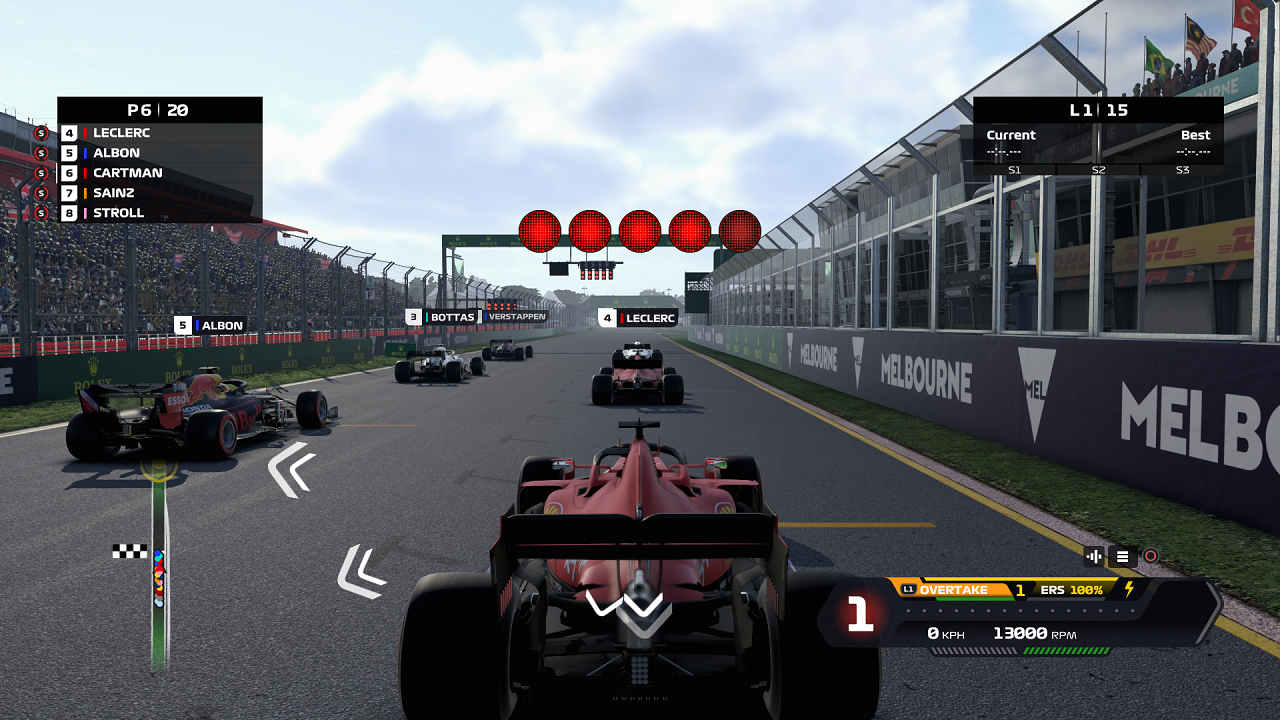Expand the L1 | 15 lap counter panel
The height and width of the screenshot is (720, 1280).
click(1097, 109)
